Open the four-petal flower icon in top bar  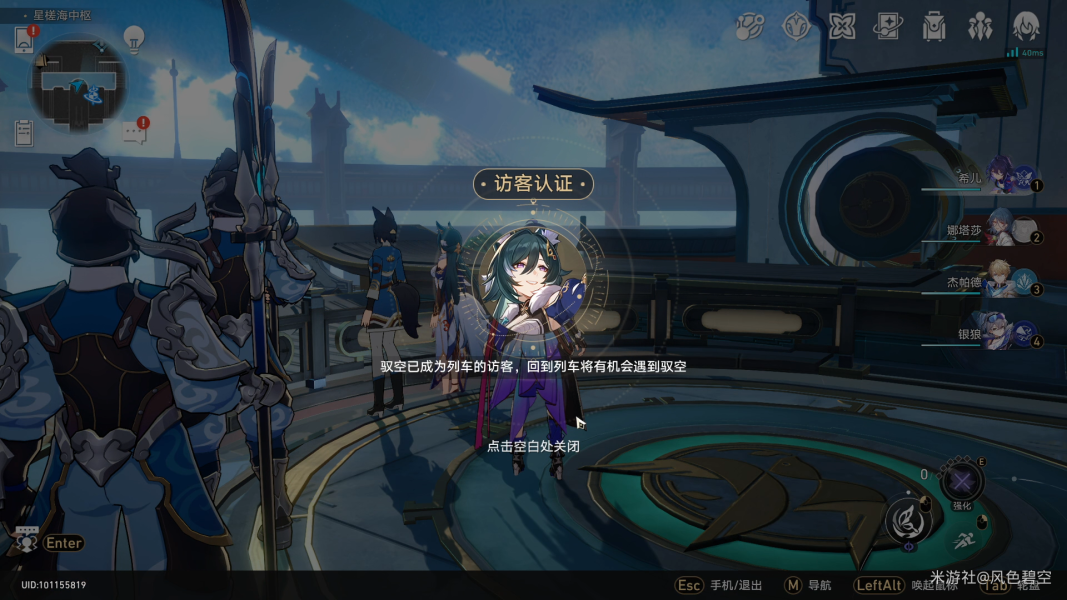tap(842, 27)
